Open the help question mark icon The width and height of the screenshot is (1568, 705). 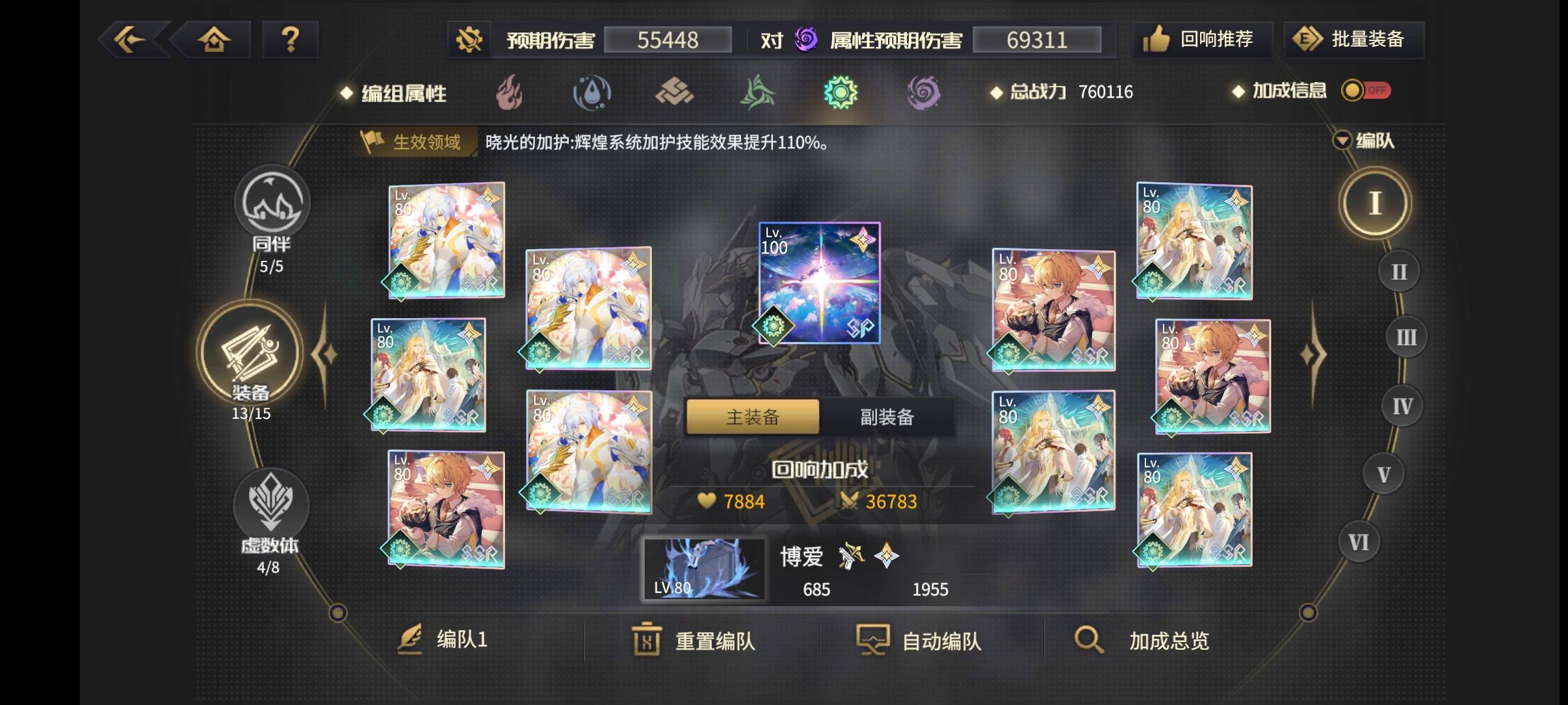291,40
